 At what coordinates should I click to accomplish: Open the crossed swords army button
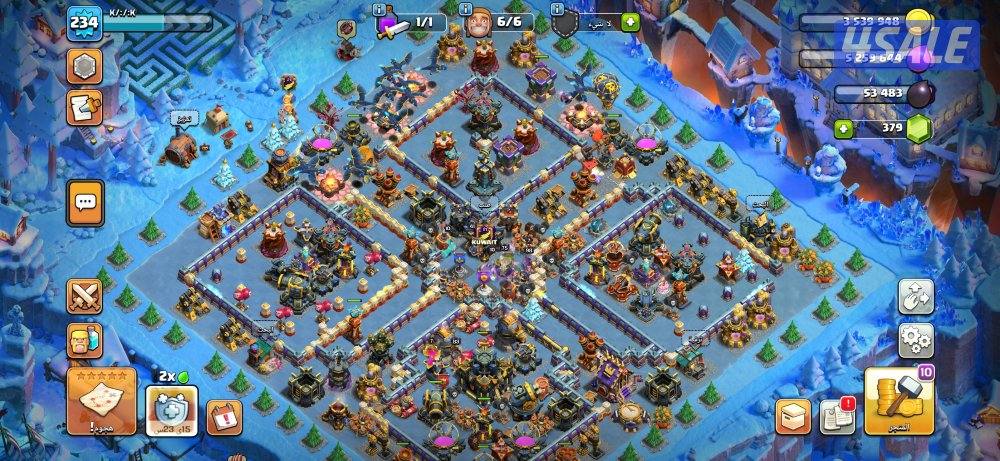pos(85,297)
